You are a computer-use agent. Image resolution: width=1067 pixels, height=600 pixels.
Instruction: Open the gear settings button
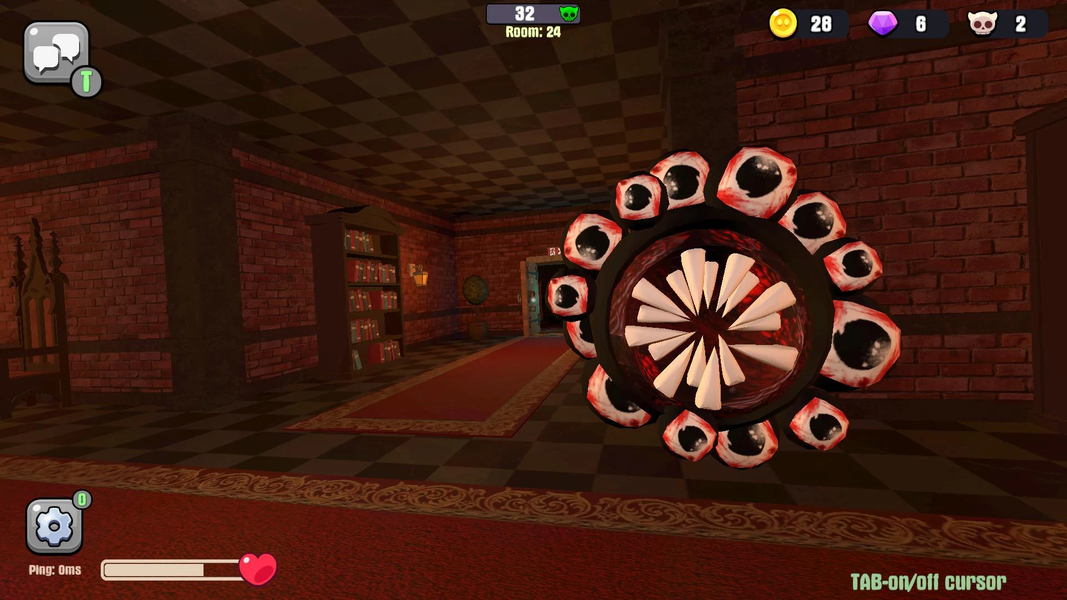[x=54, y=526]
